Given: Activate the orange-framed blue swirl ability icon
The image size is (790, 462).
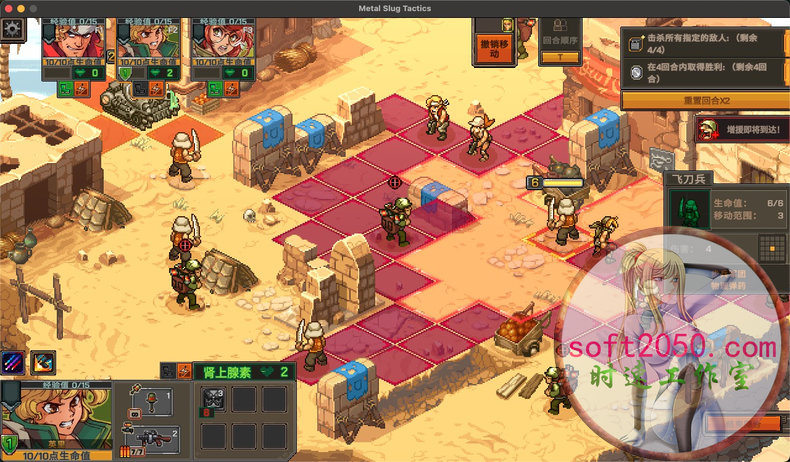Looking at the screenshot, I should coord(43,362).
